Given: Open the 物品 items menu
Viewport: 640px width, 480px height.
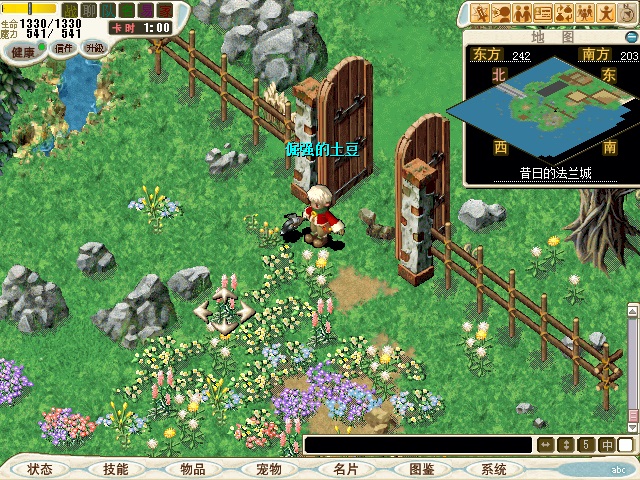Looking at the screenshot, I should coord(192,469).
